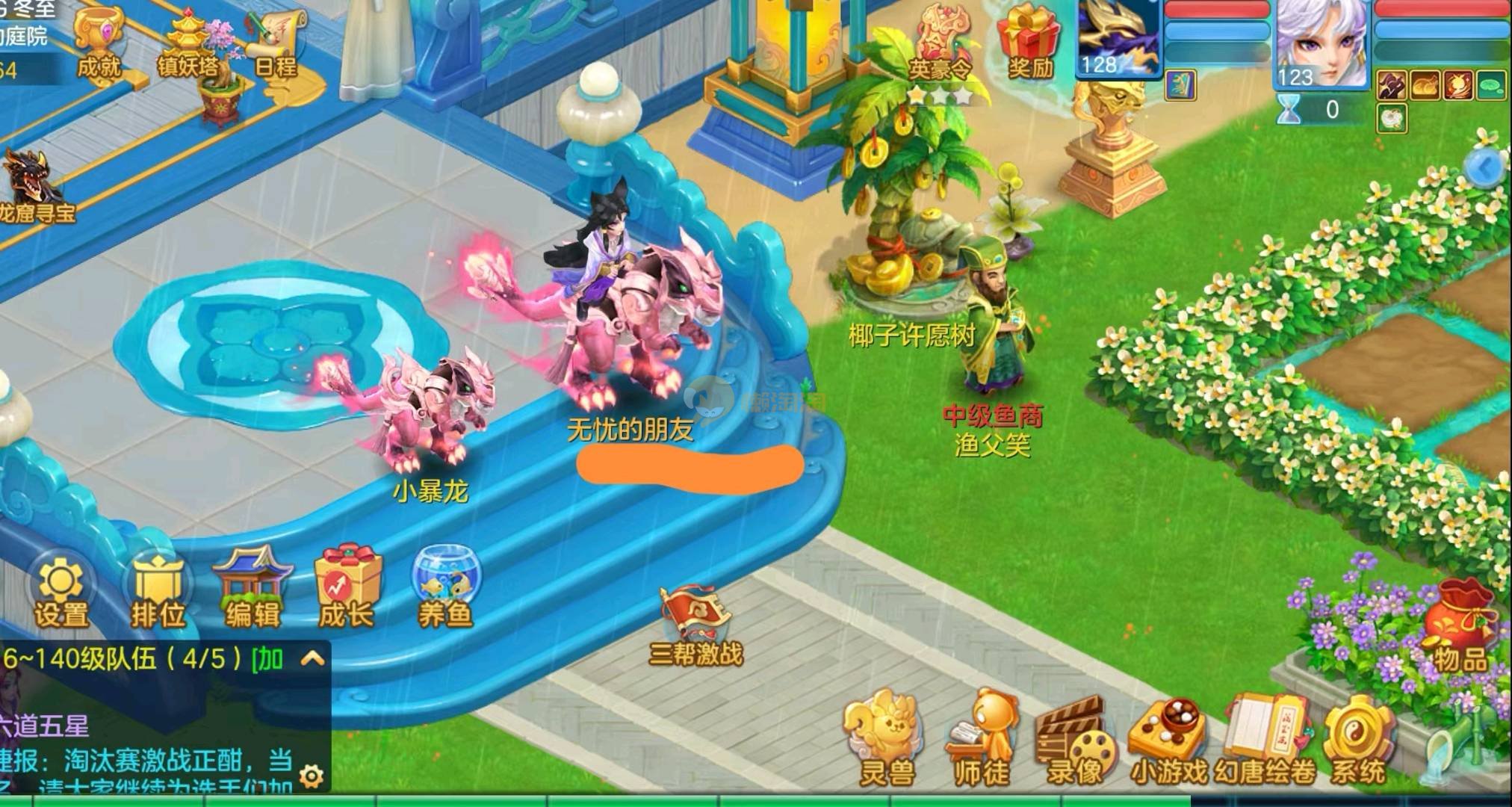This screenshot has width=1512, height=807.
Task: Open 设置 gear settings
Action: (x=61, y=590)
